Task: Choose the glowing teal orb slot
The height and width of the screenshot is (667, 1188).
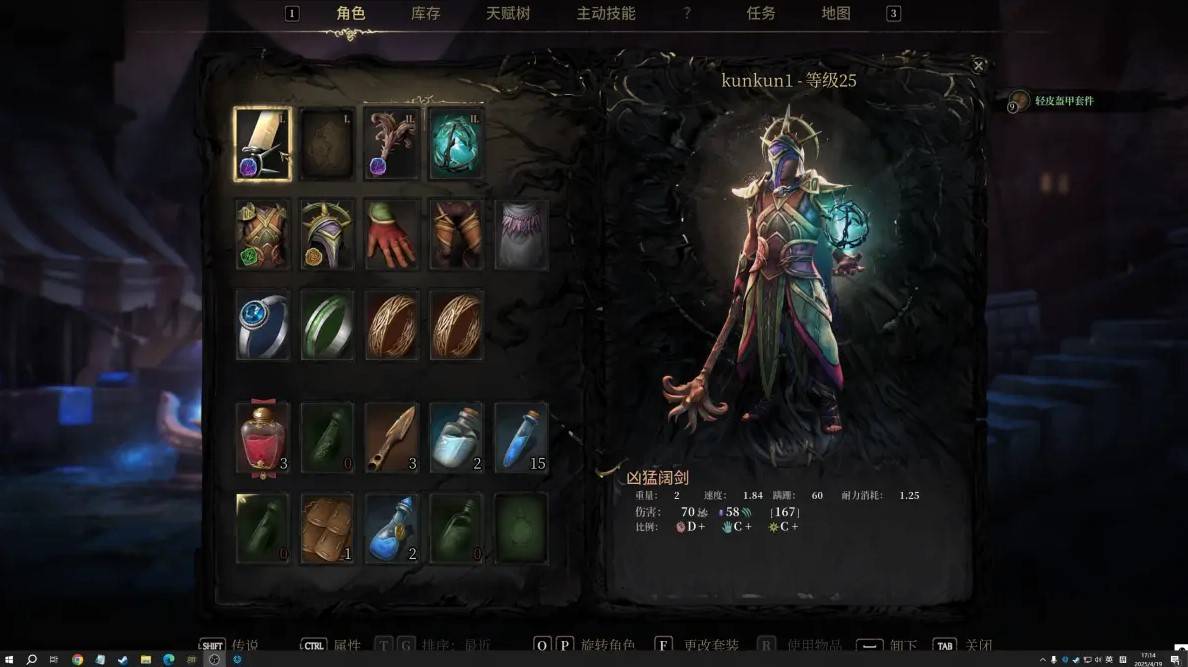Action: [456, 145]
